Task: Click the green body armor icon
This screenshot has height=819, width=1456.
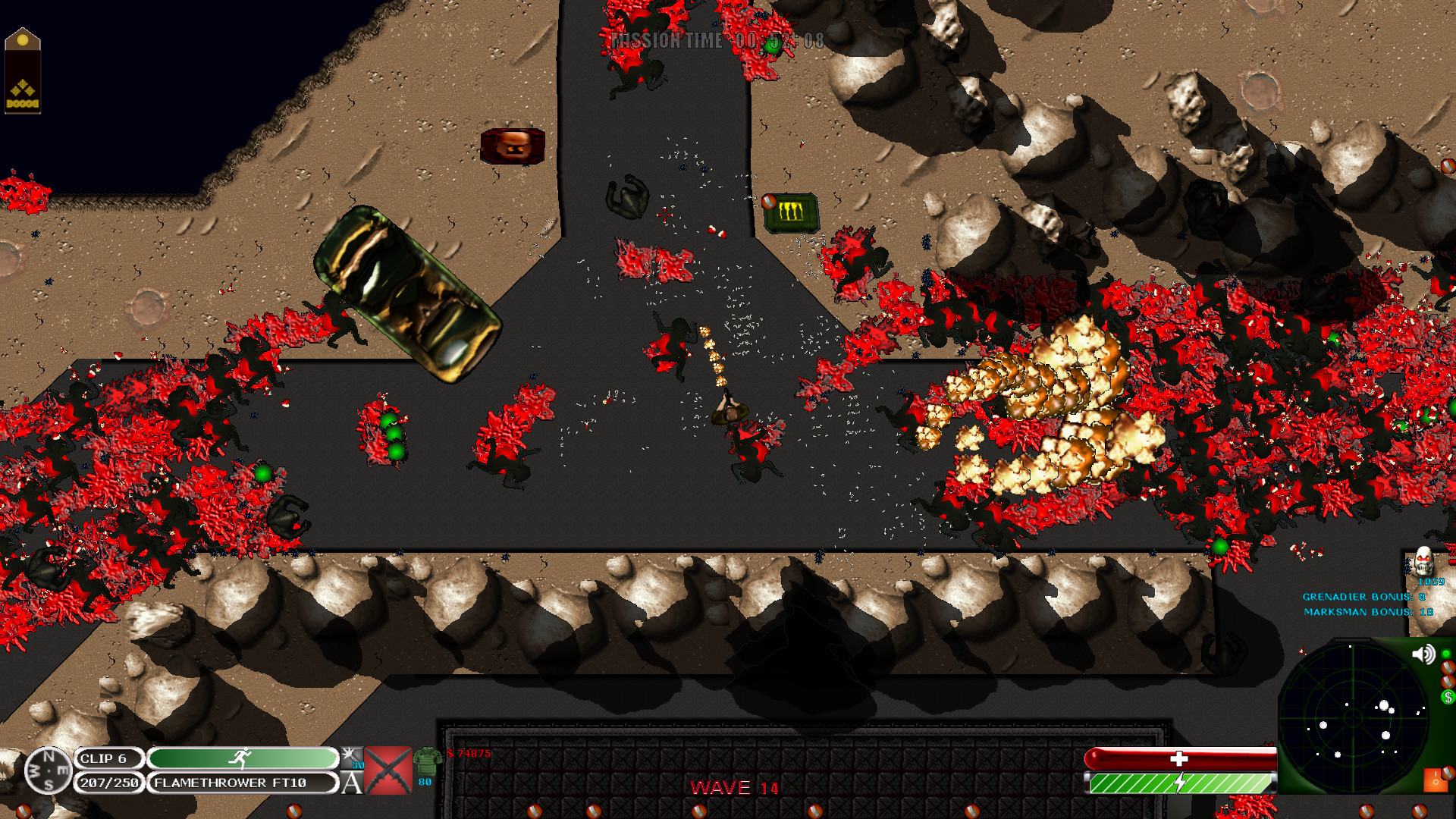Action: pyautogui.click(x=427, y=761)
